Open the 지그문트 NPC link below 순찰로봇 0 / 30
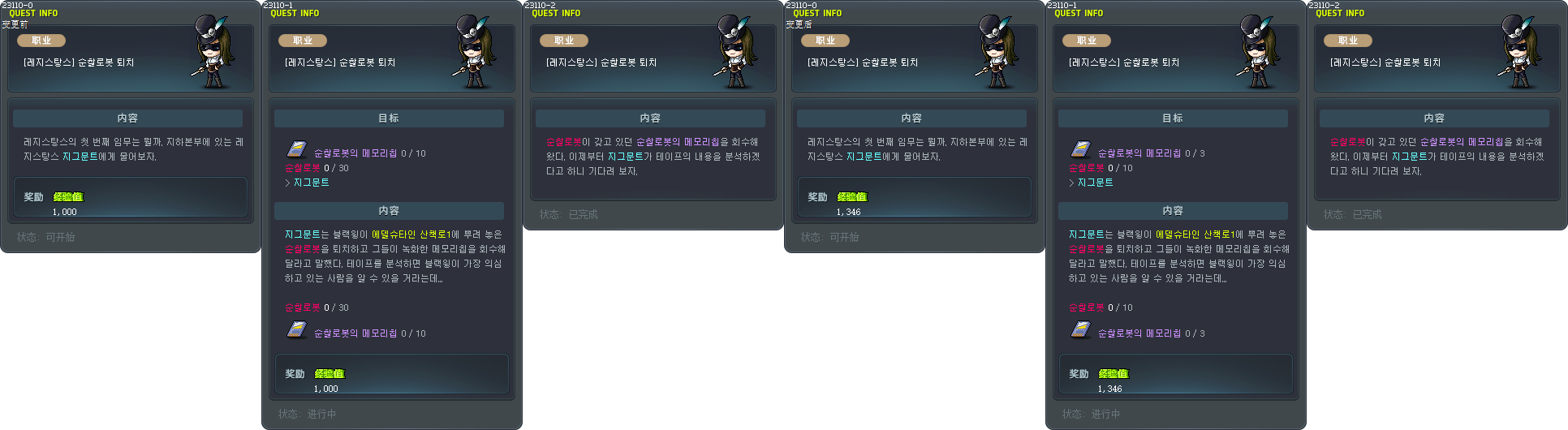1568x430 pixels. [311, 183]
